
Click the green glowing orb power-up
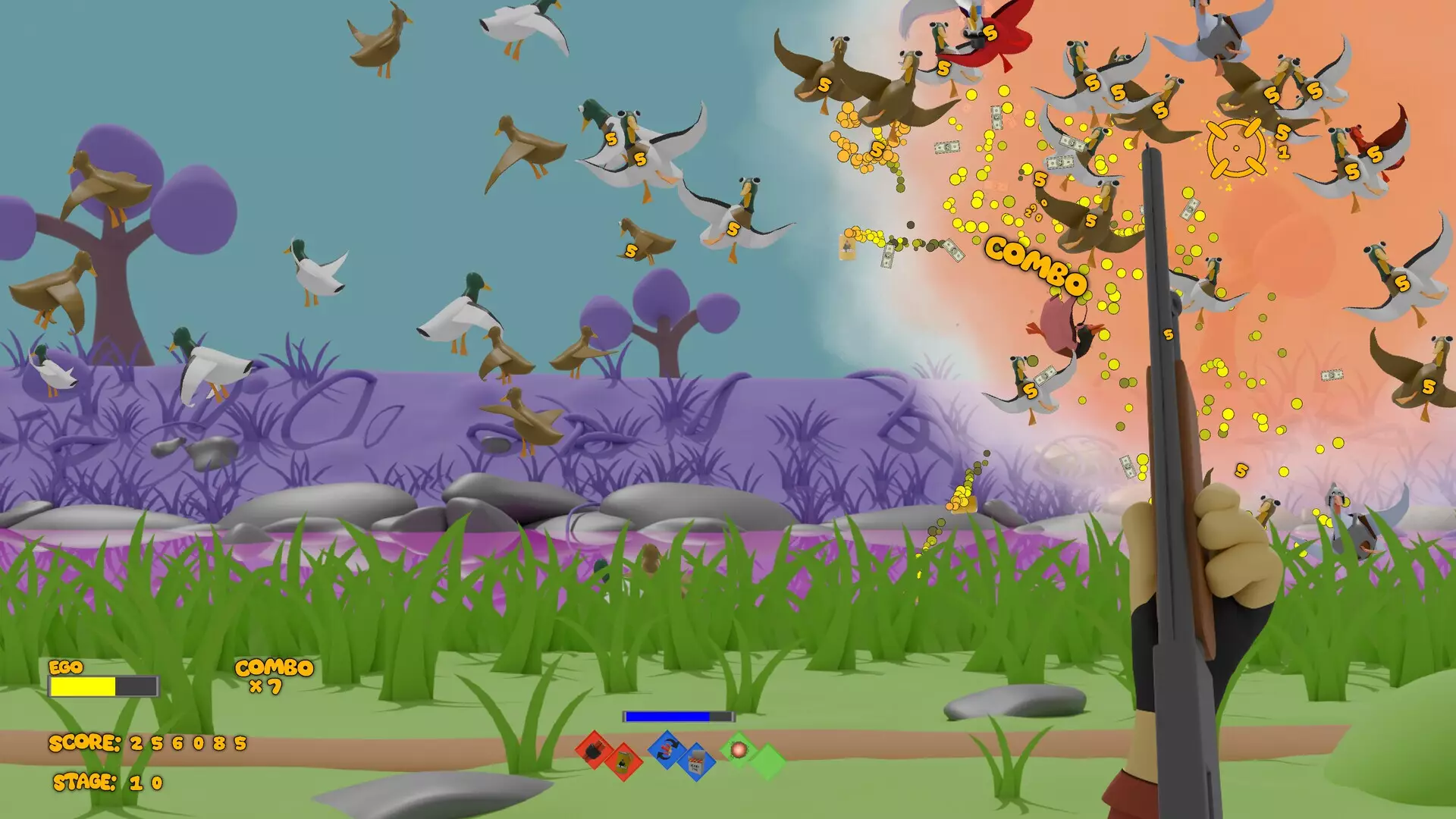[x=739, y=751]
